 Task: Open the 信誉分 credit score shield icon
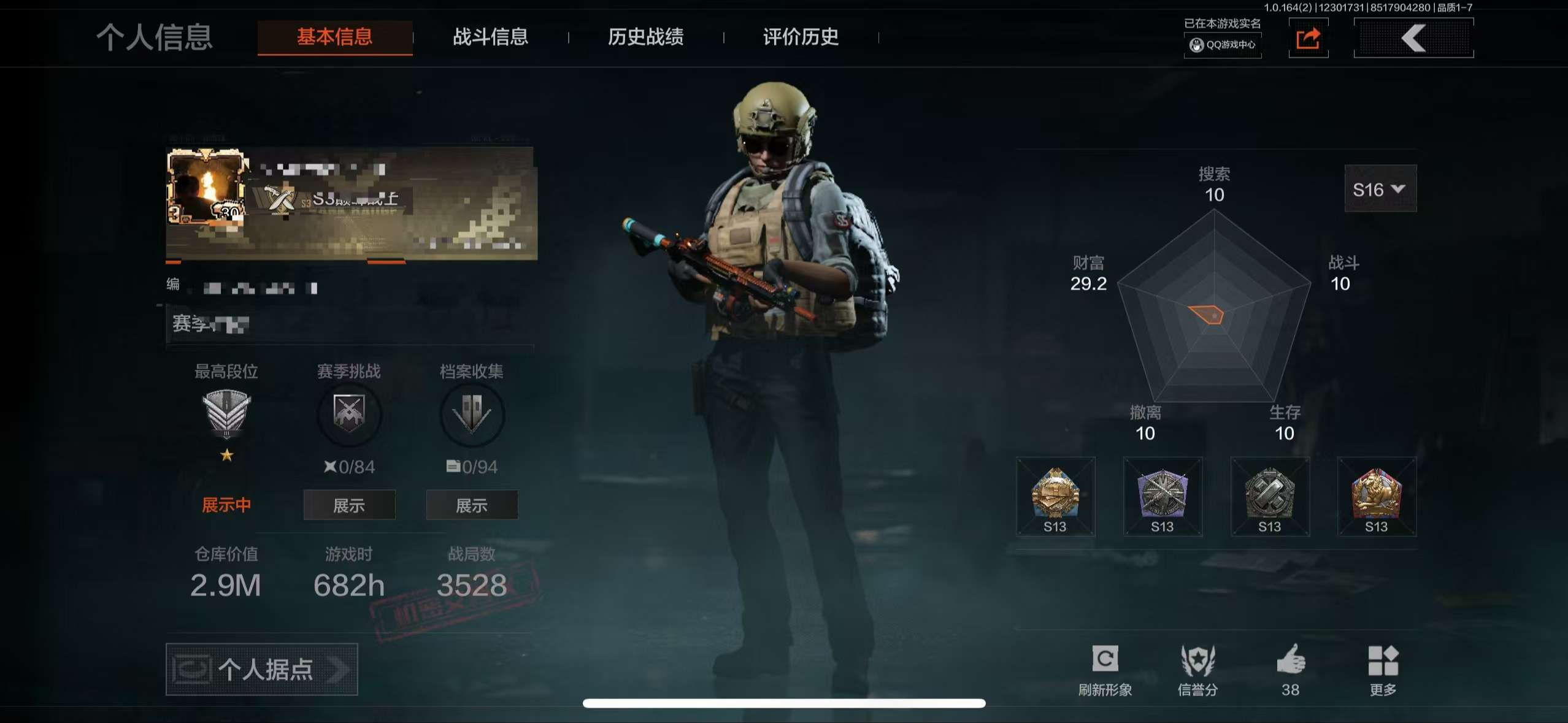pos(1197,661)
